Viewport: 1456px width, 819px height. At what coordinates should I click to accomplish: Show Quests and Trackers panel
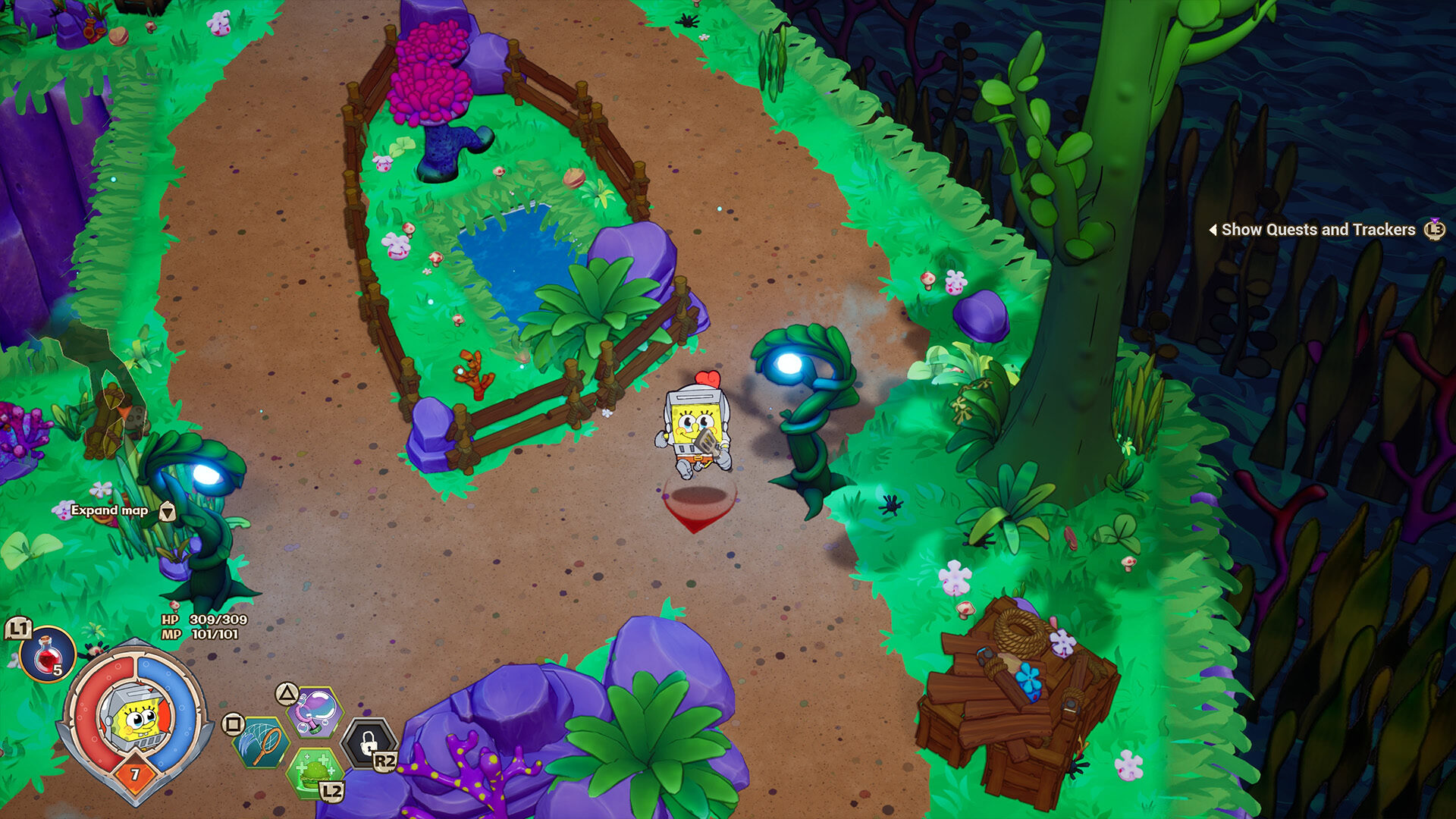1318,230
